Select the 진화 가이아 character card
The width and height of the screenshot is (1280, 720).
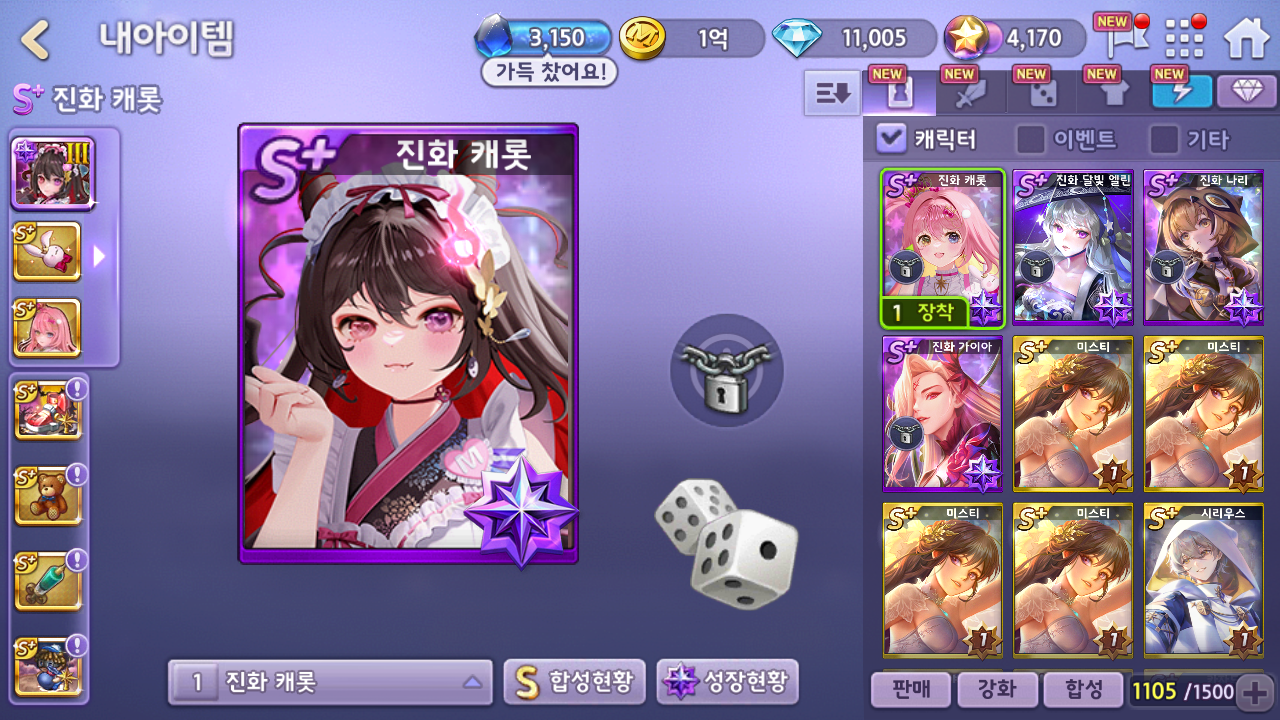942,414
